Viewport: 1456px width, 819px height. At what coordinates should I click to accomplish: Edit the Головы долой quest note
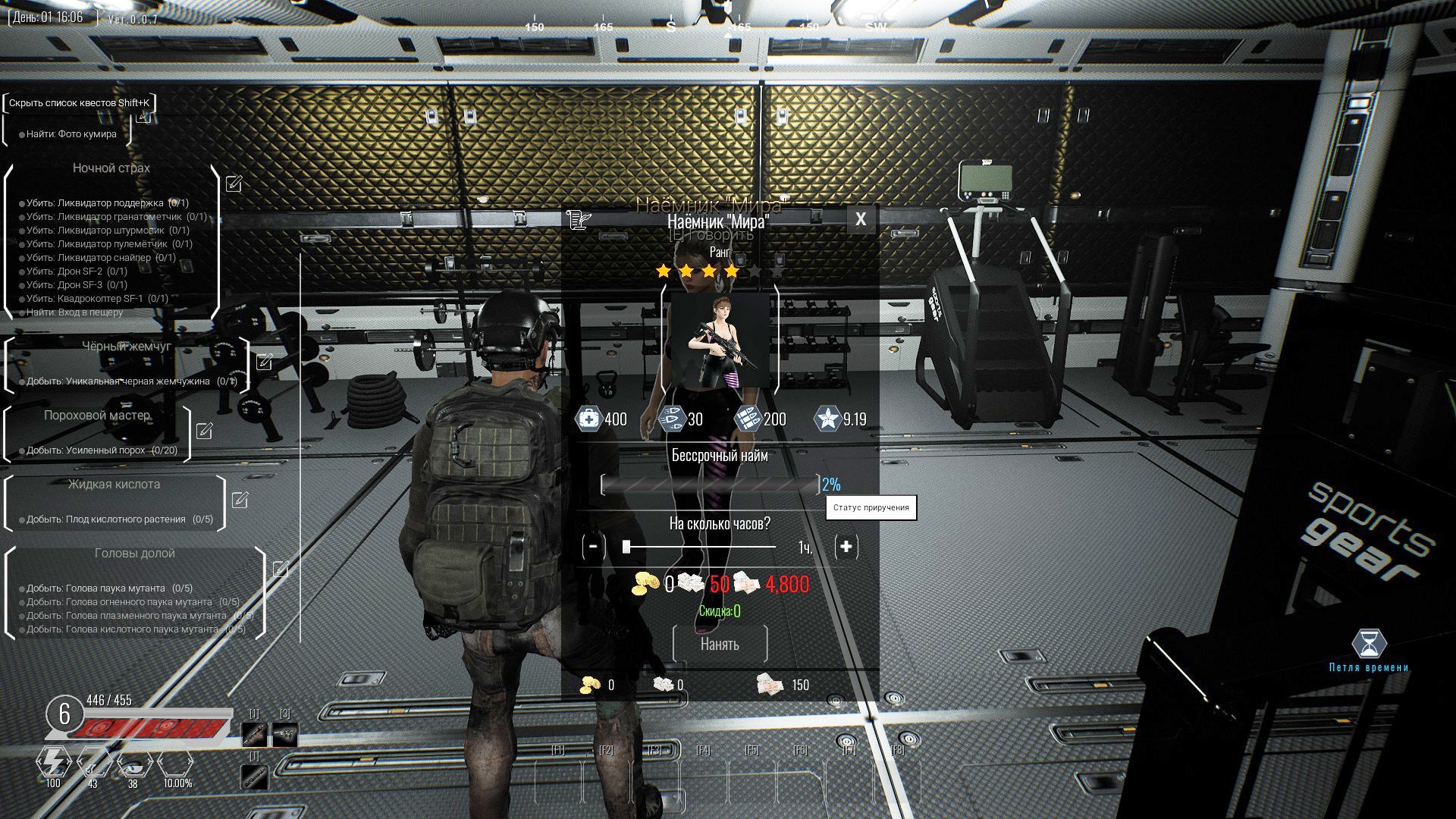[x=280, y=569]
